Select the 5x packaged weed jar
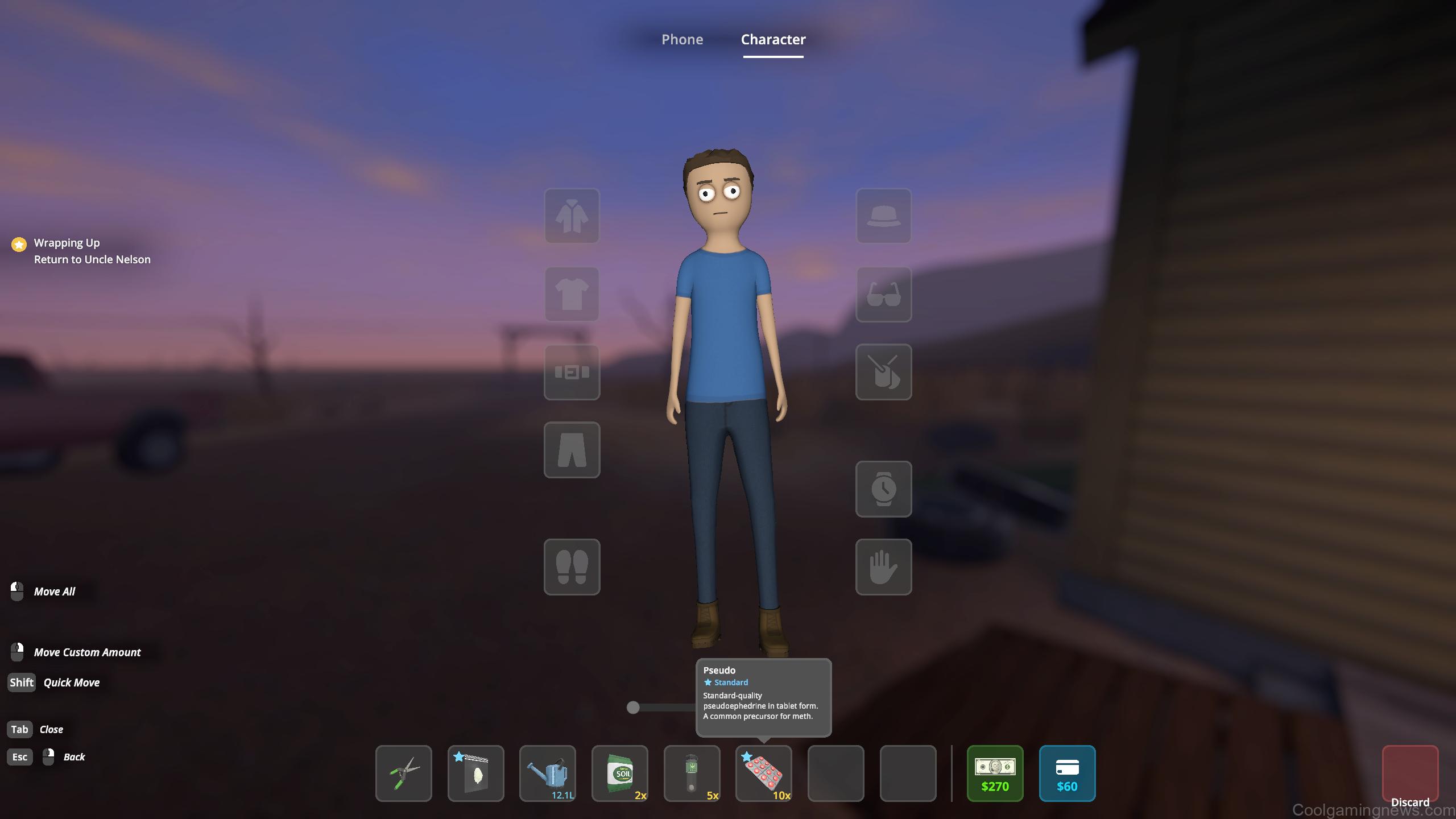Screen dimensions: 1456x819 click(x=692, y=773)
